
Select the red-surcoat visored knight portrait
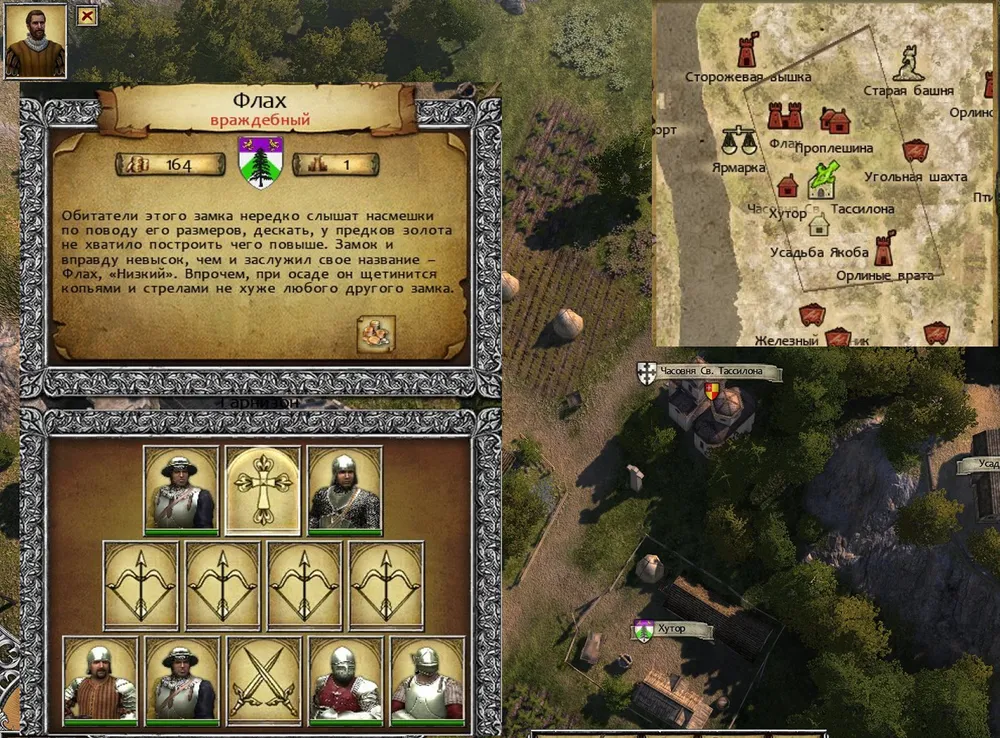coord(345,680)
